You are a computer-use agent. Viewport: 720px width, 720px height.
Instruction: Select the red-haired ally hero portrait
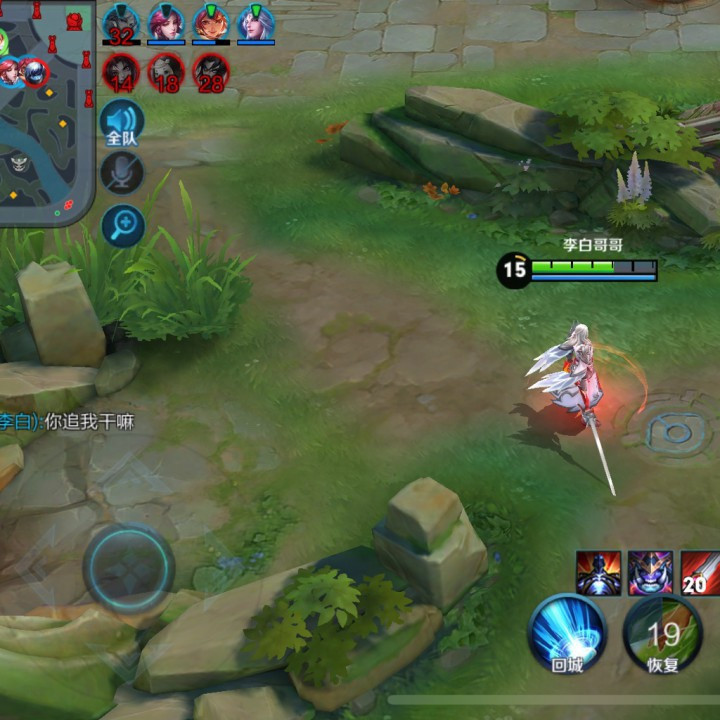(x=210, y=22)
